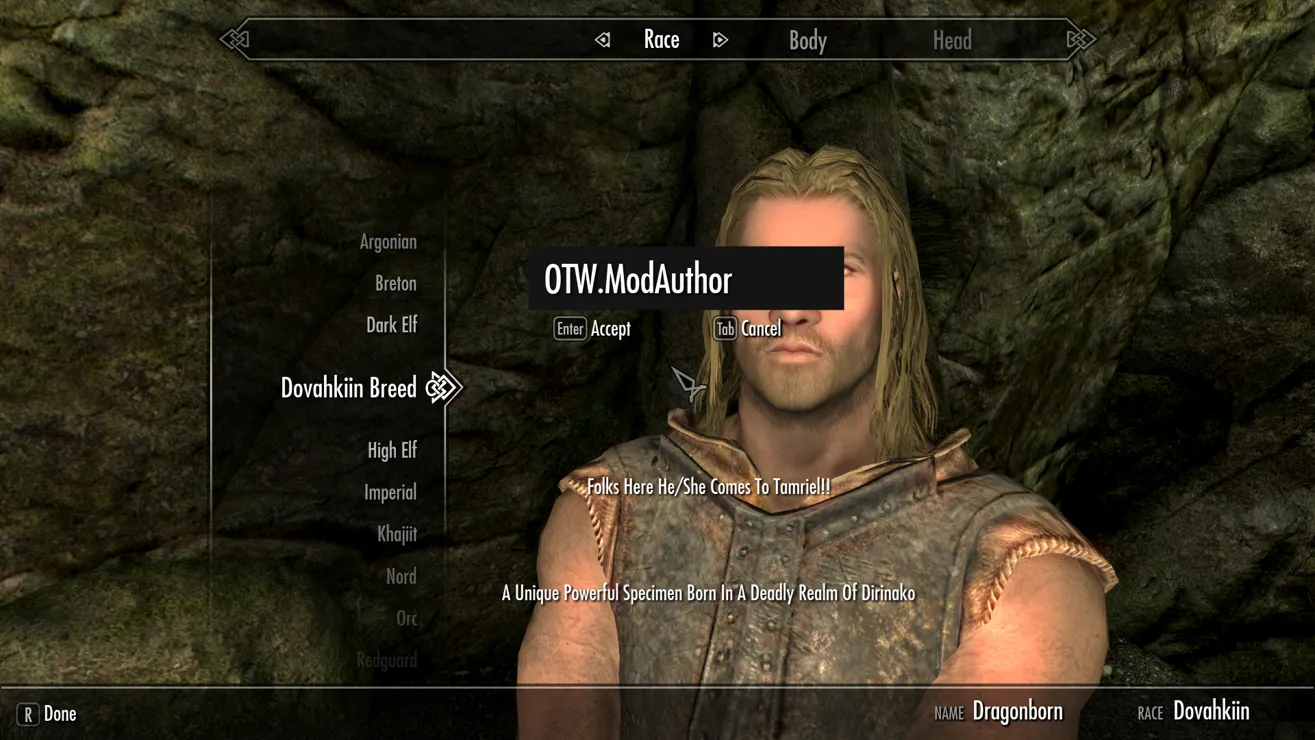The height and width of the screenshot is (740, 1315).
Task: Select the Redguard race
Action: tap(386, 660)
